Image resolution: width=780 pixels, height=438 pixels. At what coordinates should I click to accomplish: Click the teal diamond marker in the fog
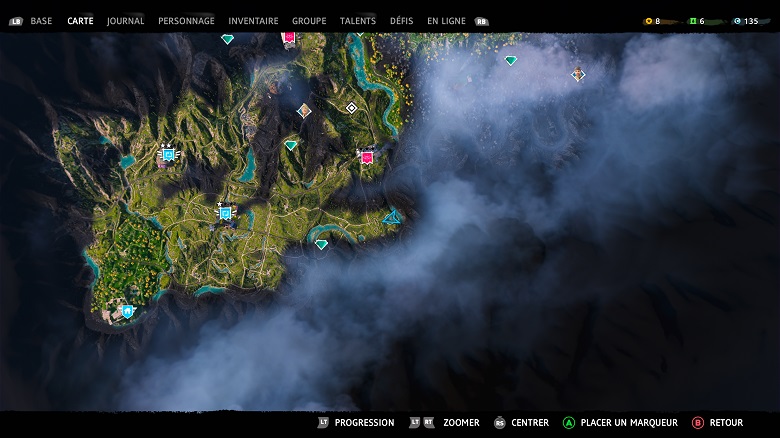click(511, 61)
